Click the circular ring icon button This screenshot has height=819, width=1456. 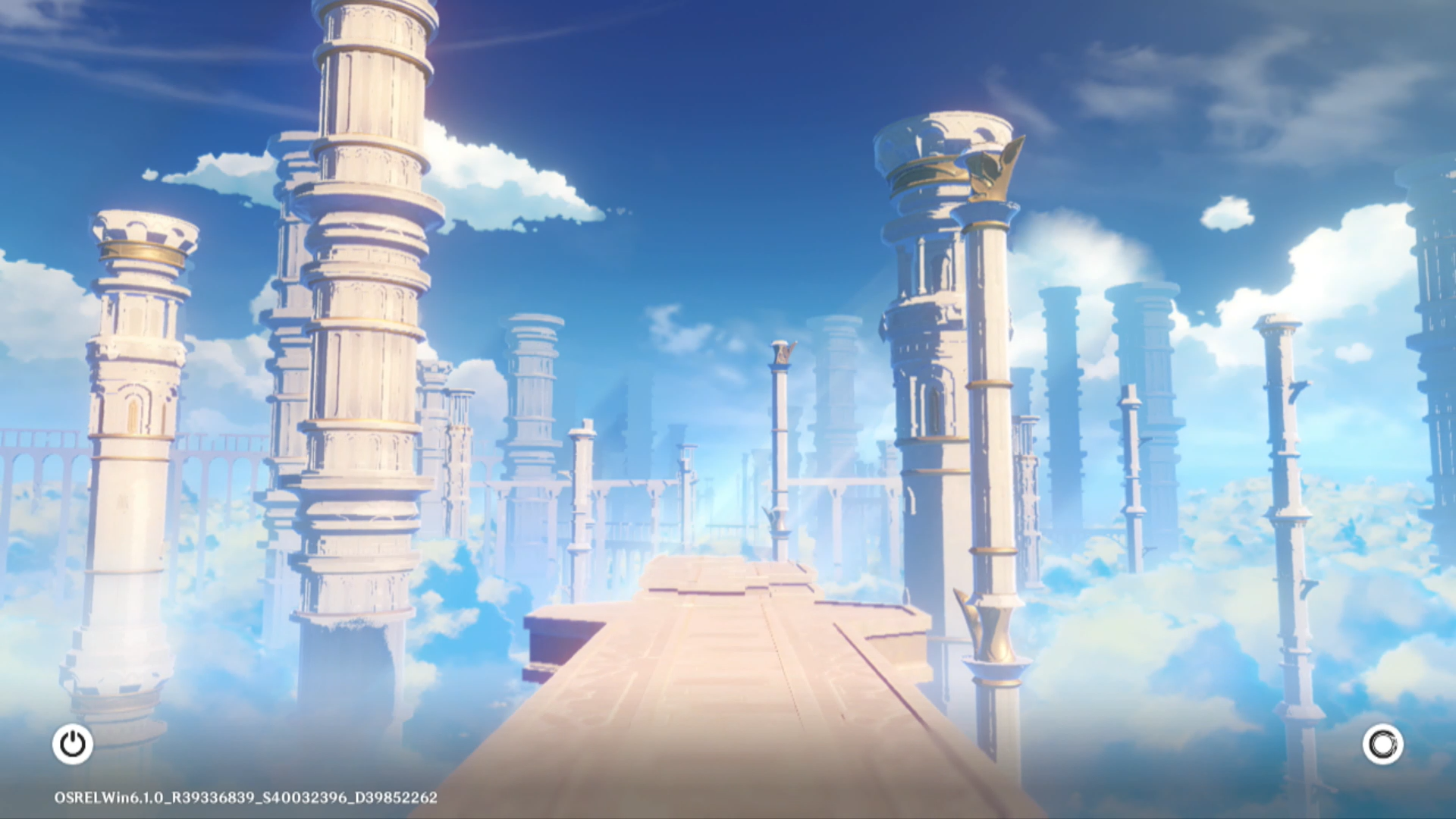[1382, 744]
